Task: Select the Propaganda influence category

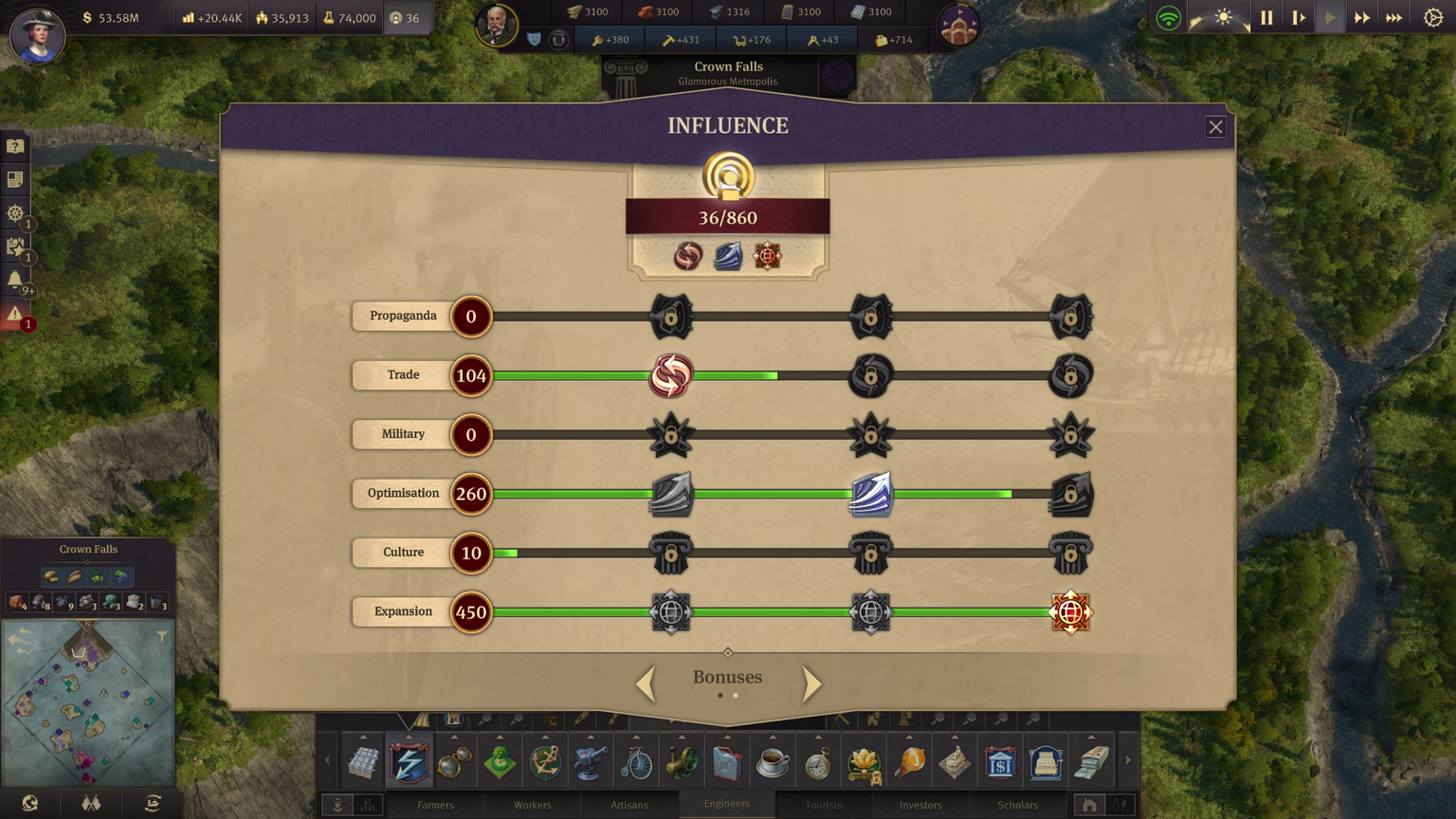Action: (403, 316)
